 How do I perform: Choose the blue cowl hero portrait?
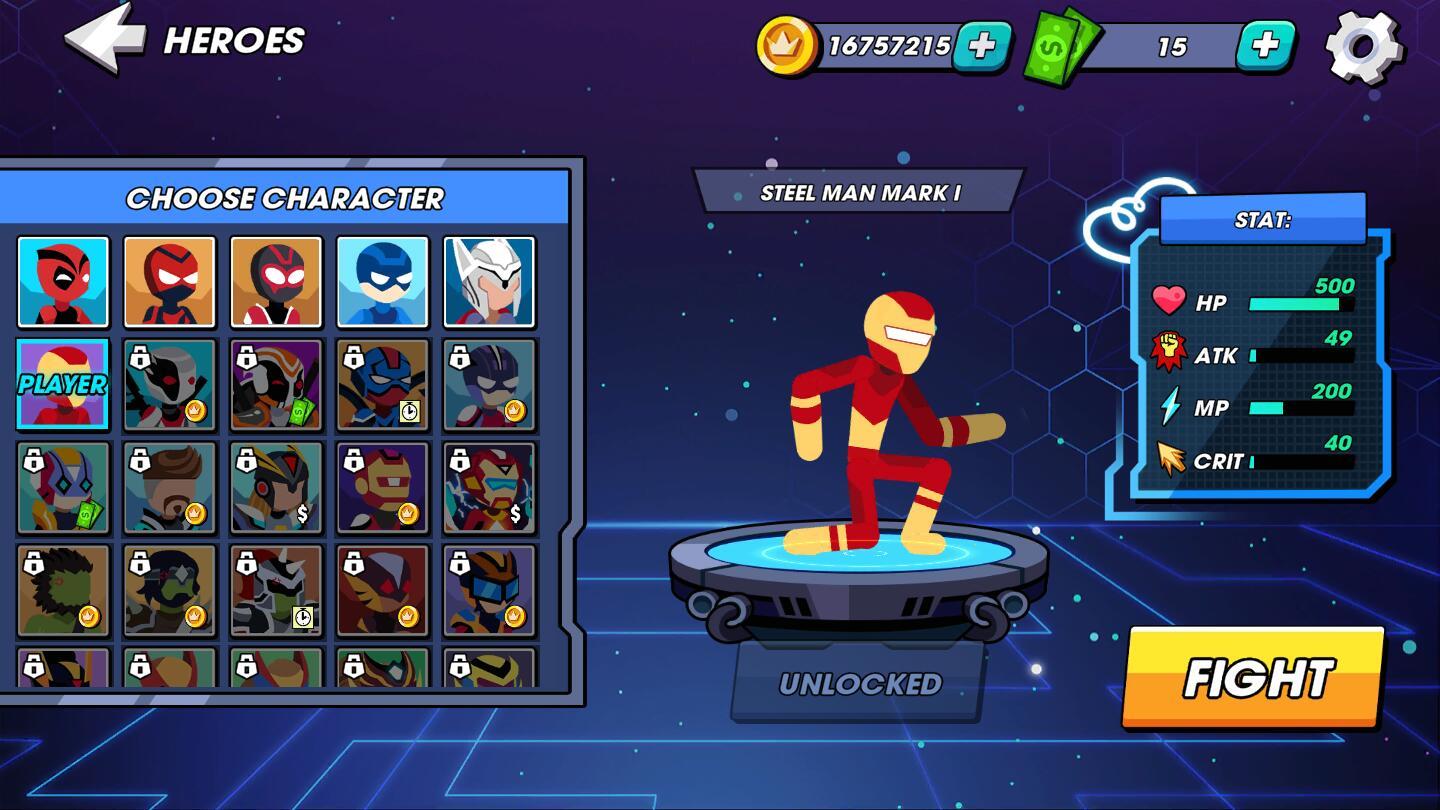point(383,282)
